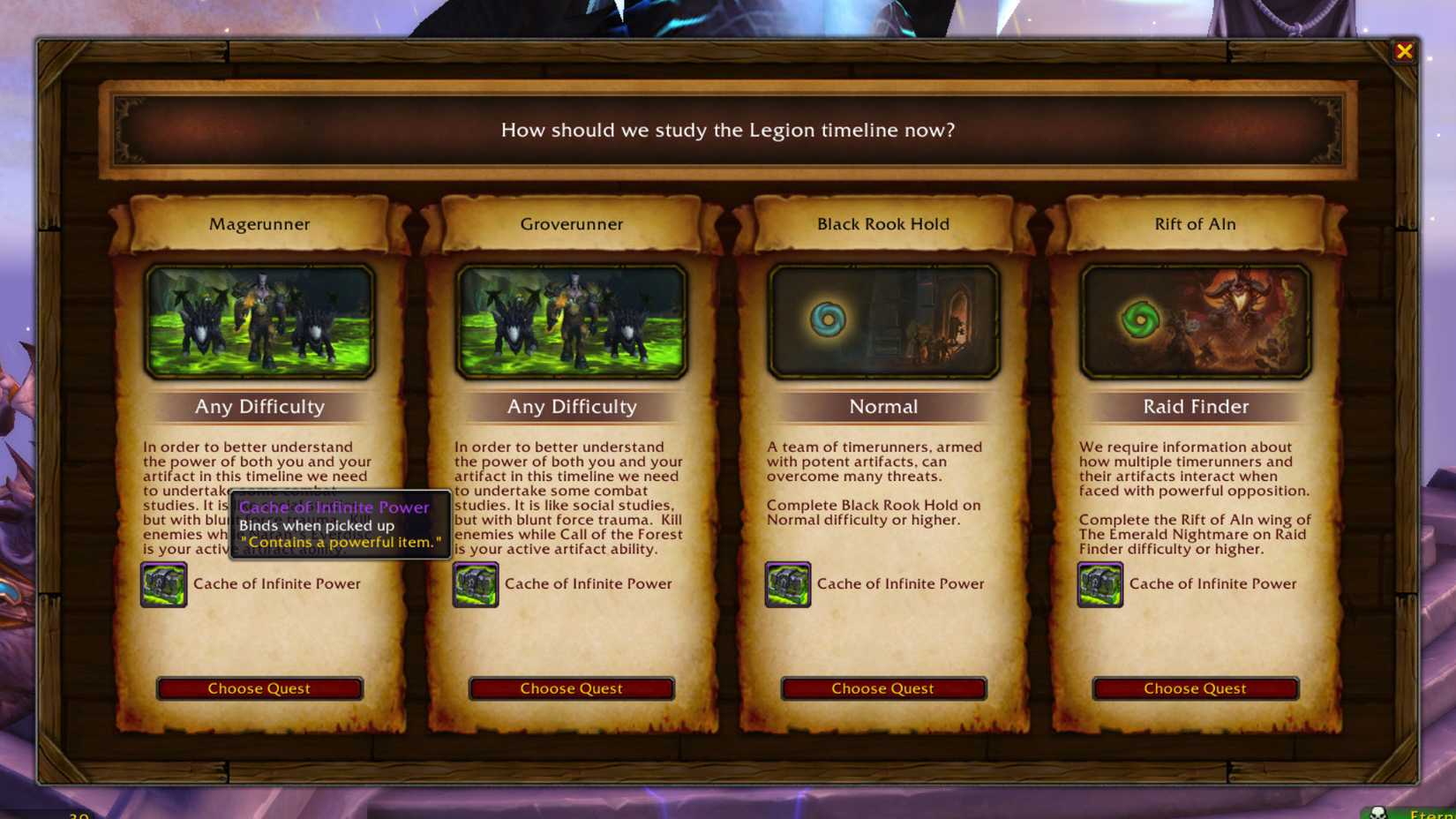1456x819 pixels.
Task: Click the Cache of Infinite Power icon under Magerunner
Action: 163,584
